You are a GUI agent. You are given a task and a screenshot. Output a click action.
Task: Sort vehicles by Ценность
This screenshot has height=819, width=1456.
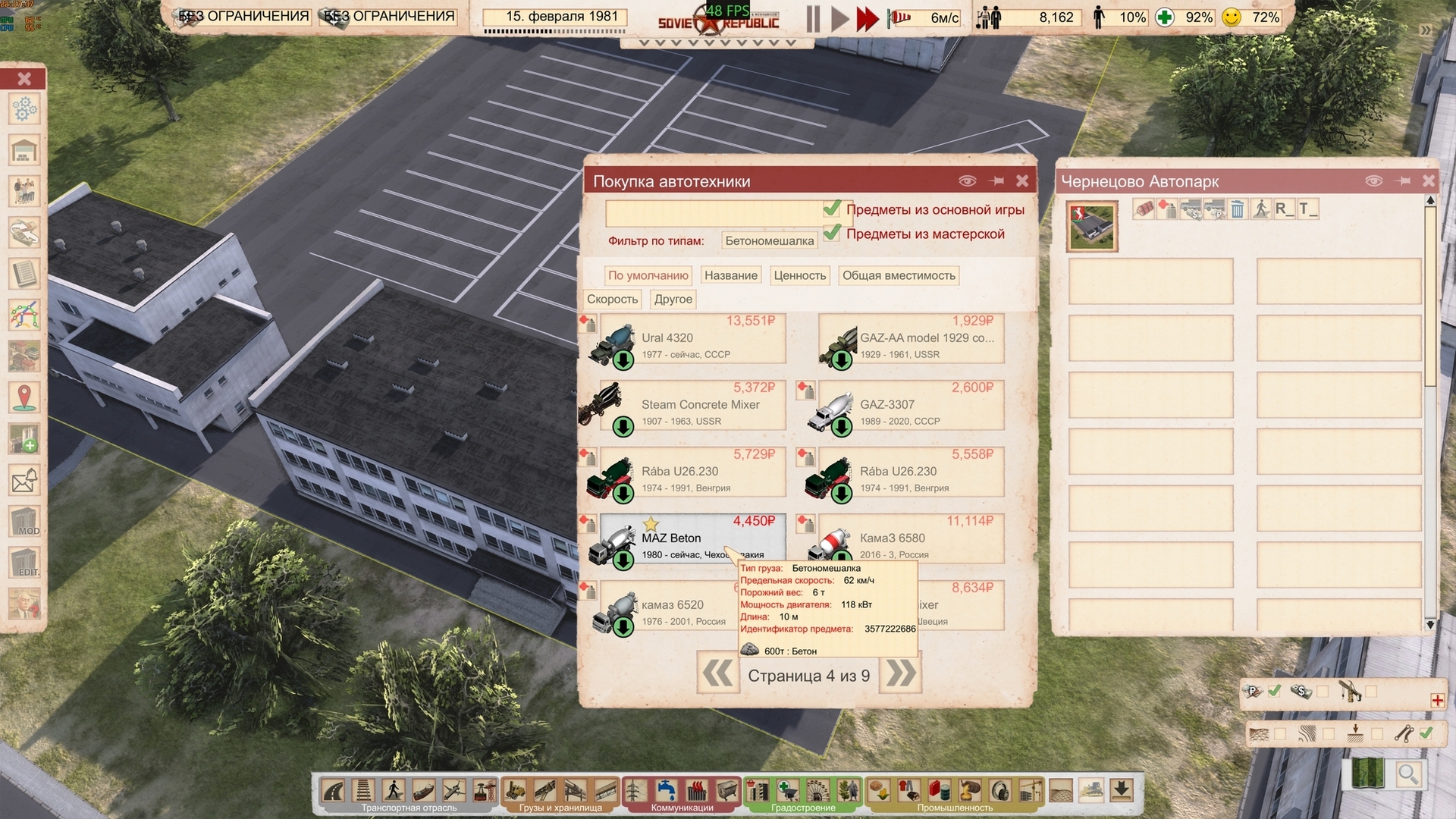799,276
